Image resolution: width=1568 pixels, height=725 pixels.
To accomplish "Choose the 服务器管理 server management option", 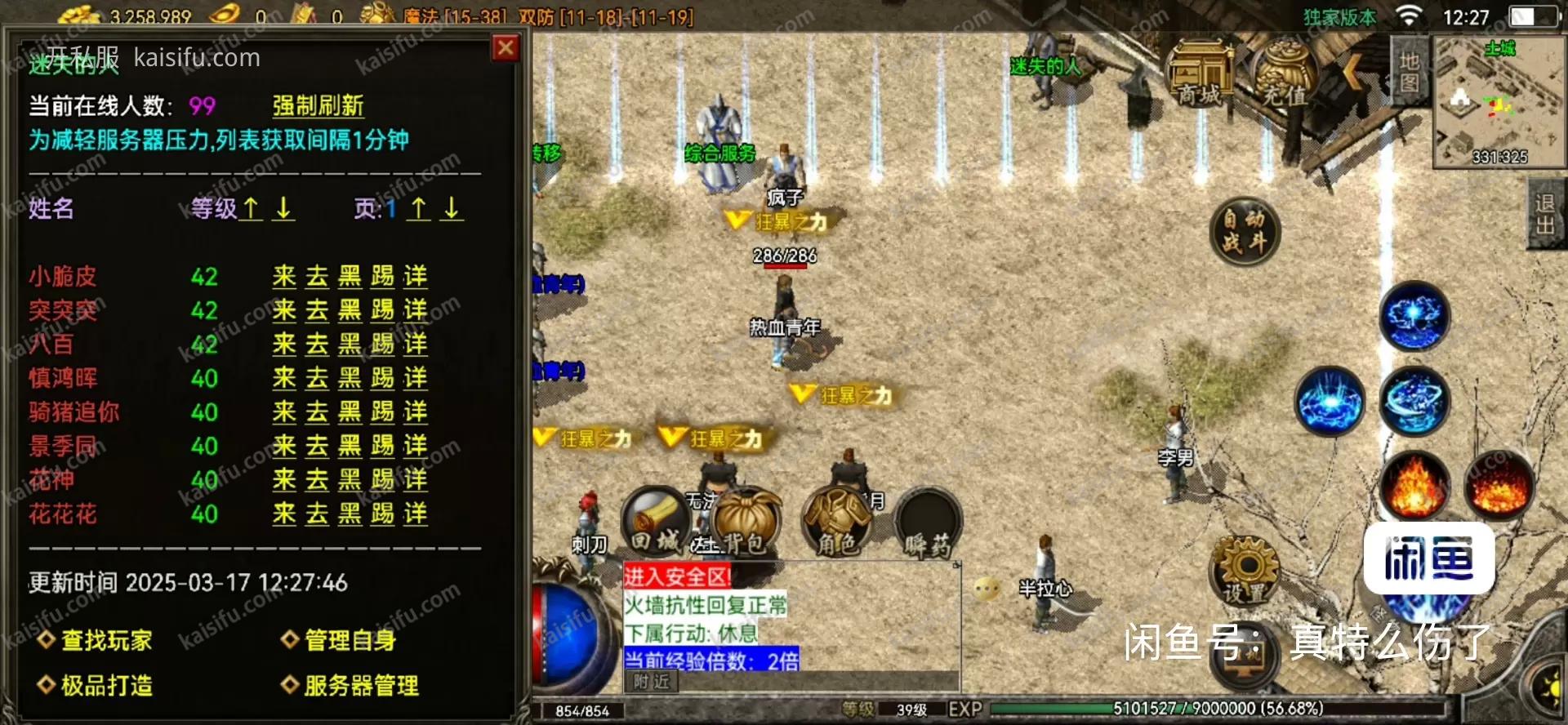I will click(x=361, y=685).
